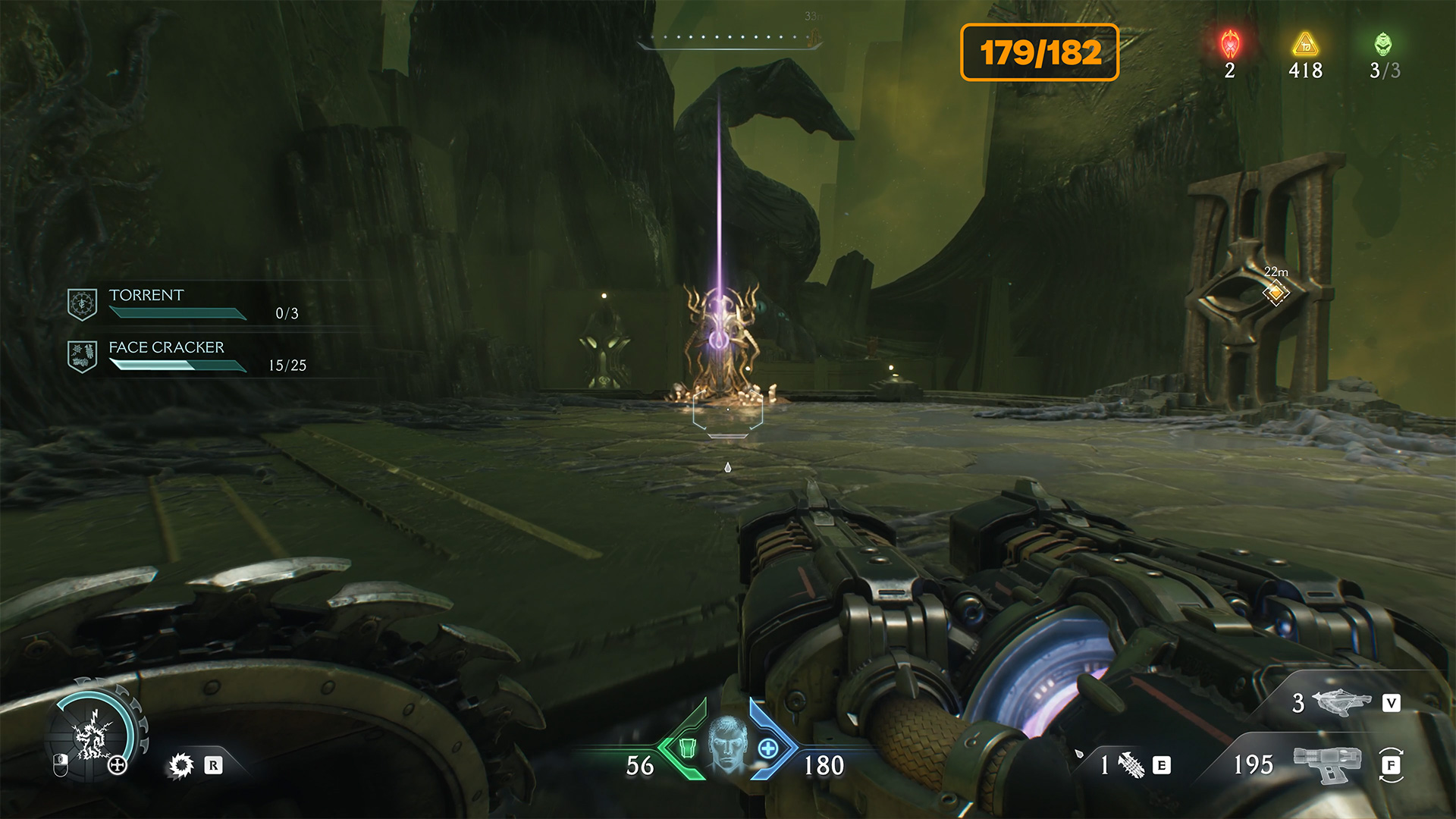
Task: Click the Slayer face portrait
Action: 727,745
